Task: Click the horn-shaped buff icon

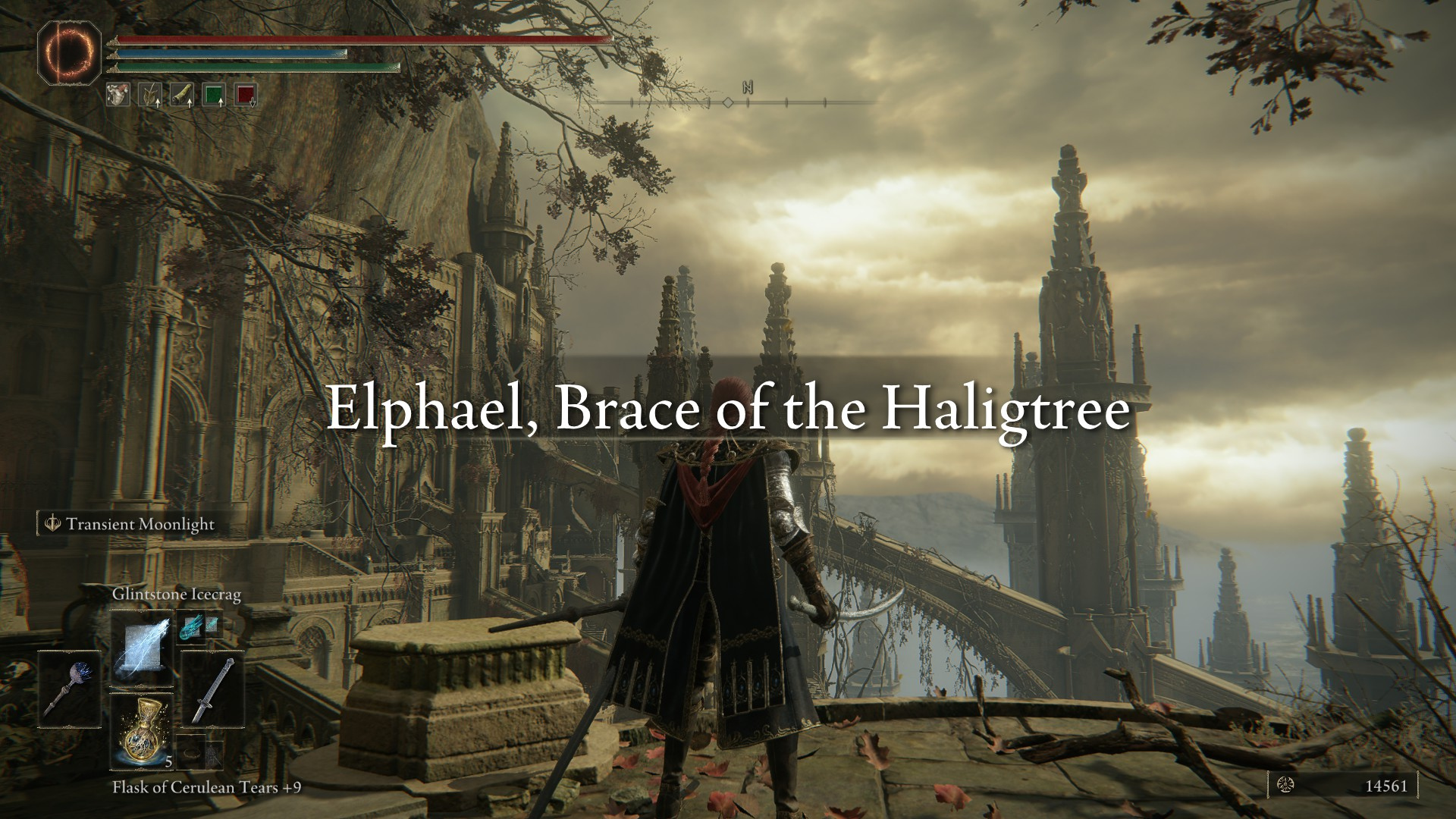Action: tap(182, 95)
